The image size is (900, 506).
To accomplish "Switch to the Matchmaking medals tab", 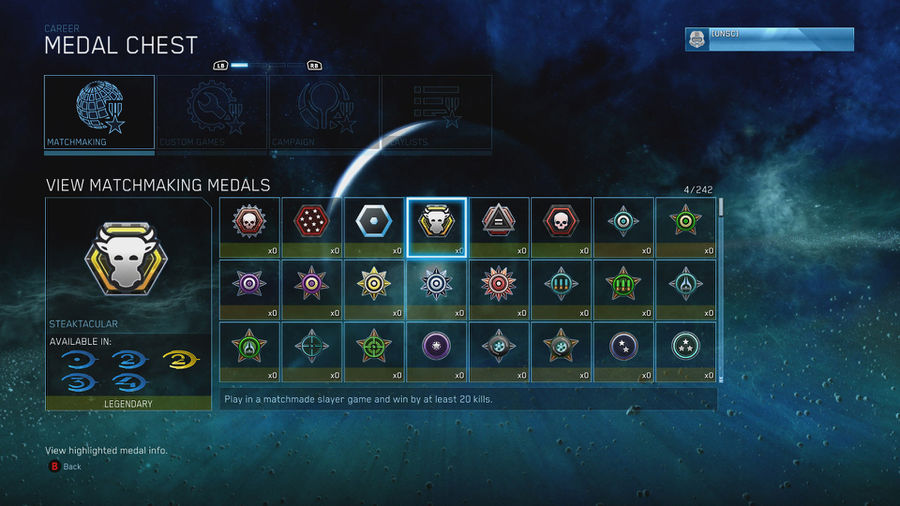I will tap(99, 112).
